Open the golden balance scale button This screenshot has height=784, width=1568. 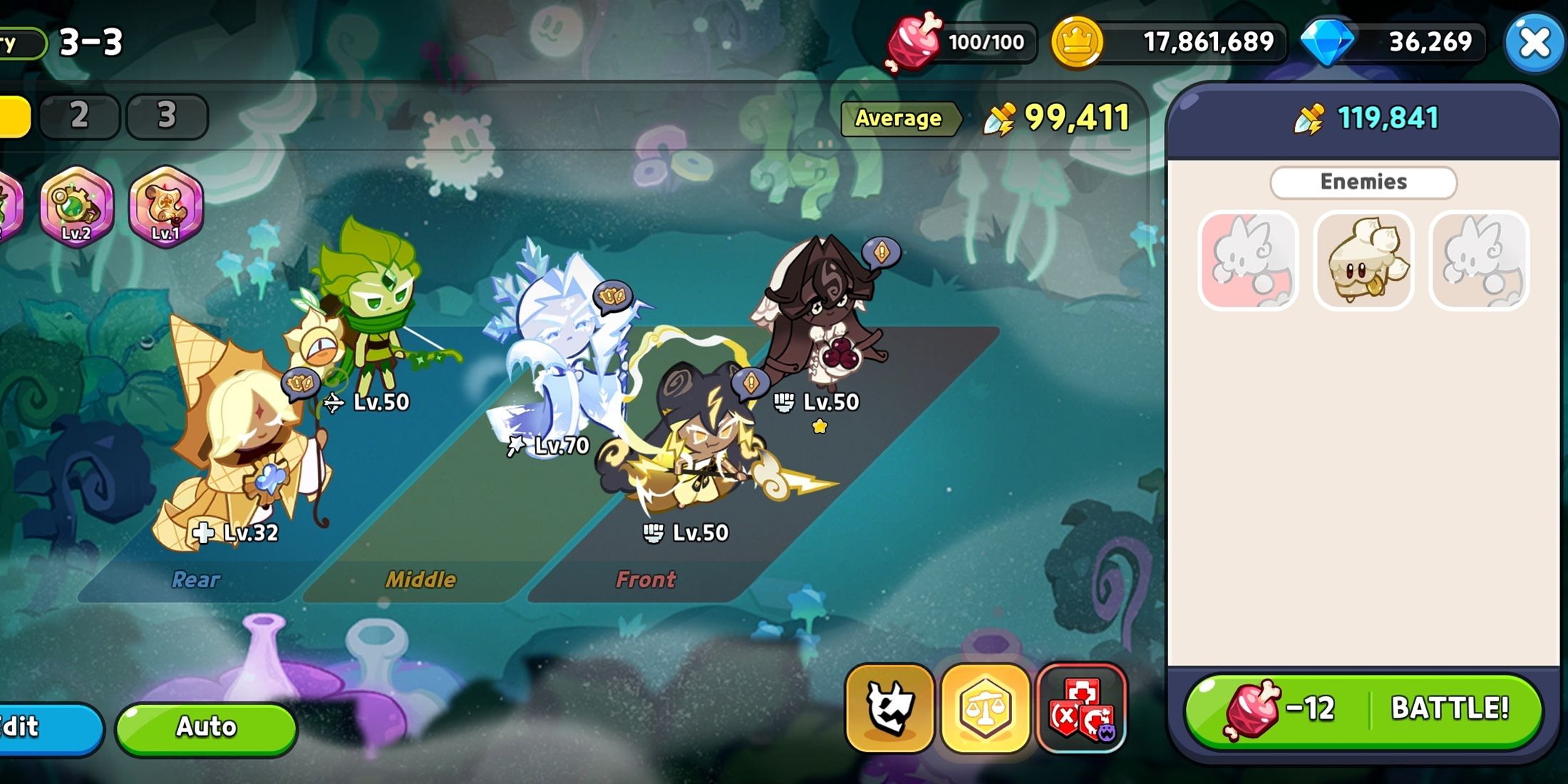tap(985, 708)
